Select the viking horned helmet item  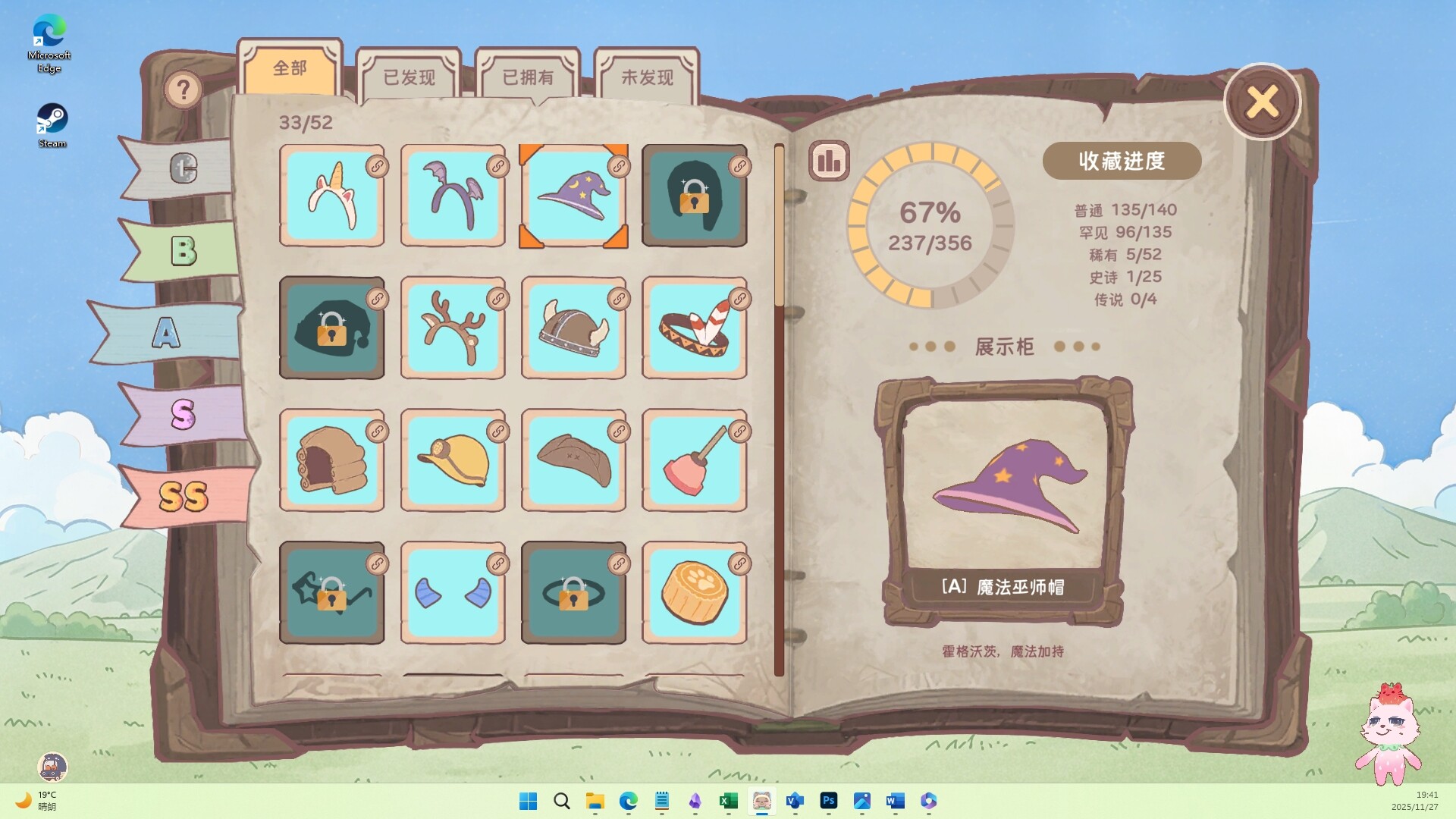(574, 328)
